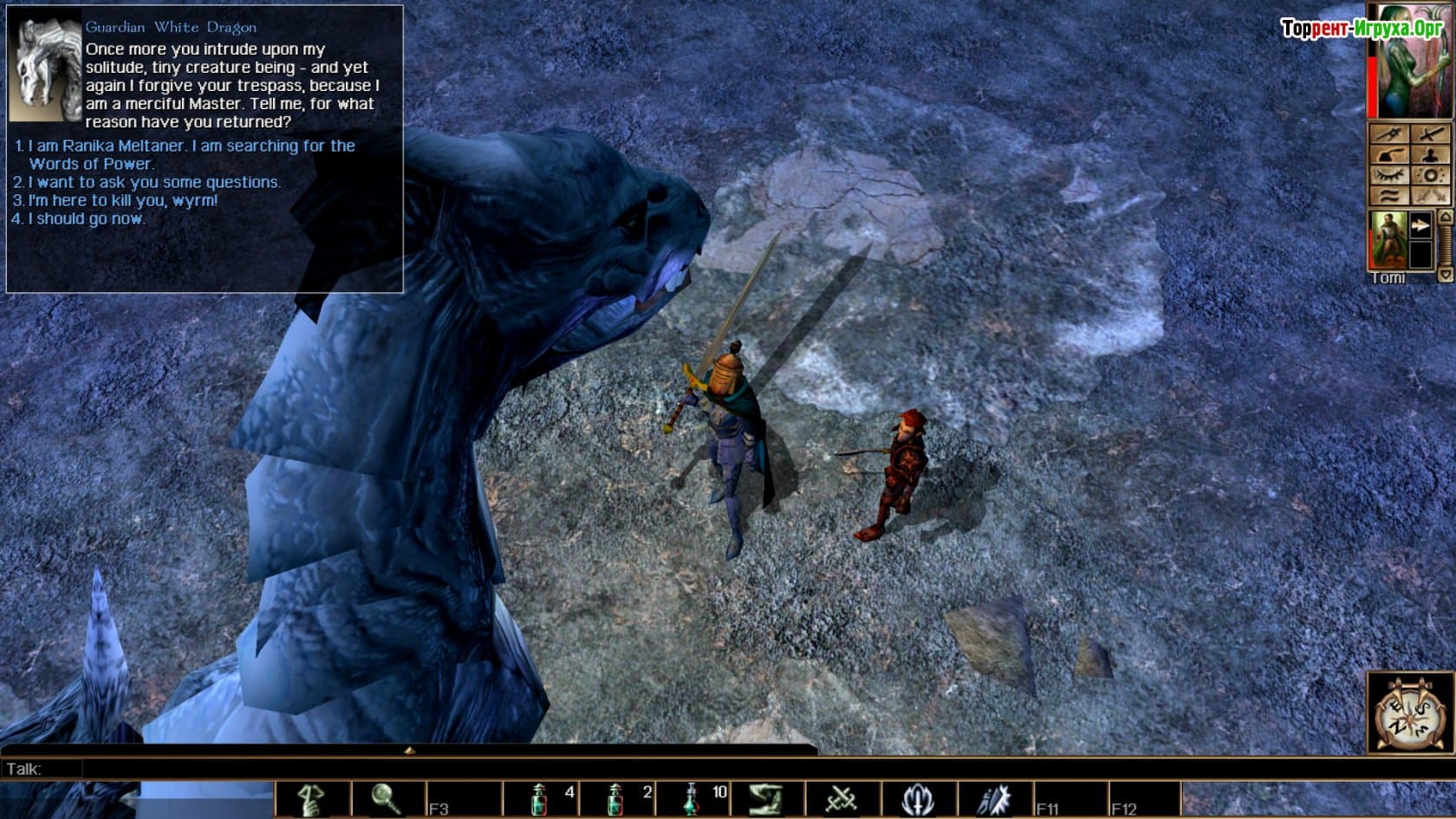Click the closed eye rest button
Image resolution: width=1456 pixels, height=819 pixels.
point(1388,176)
